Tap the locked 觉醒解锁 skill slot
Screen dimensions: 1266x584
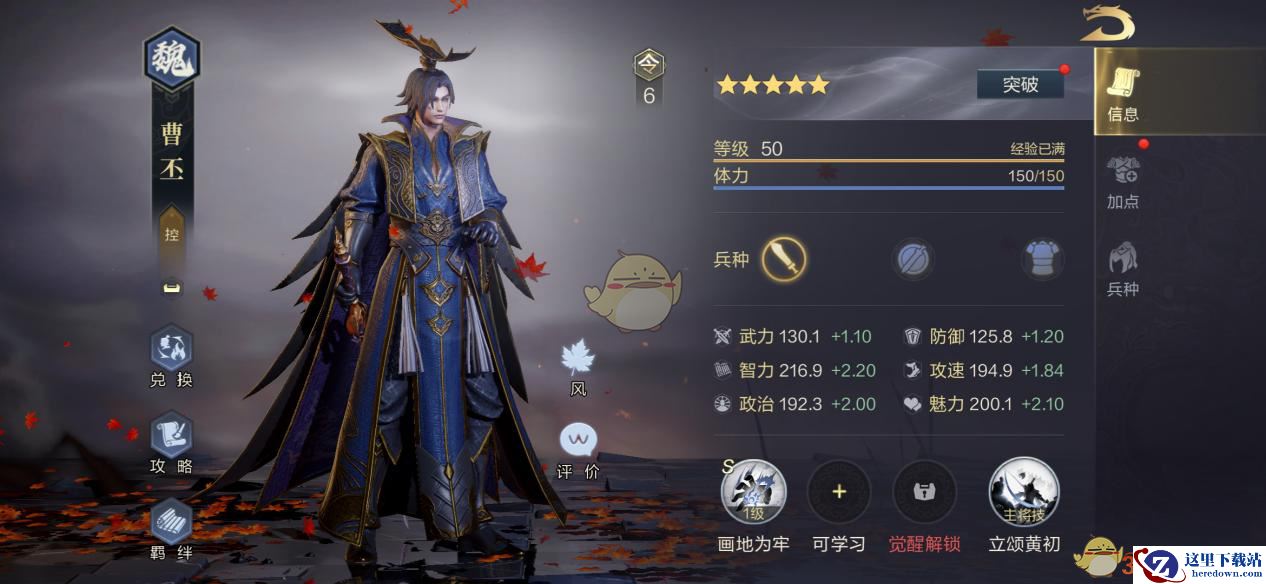point(924,492)
